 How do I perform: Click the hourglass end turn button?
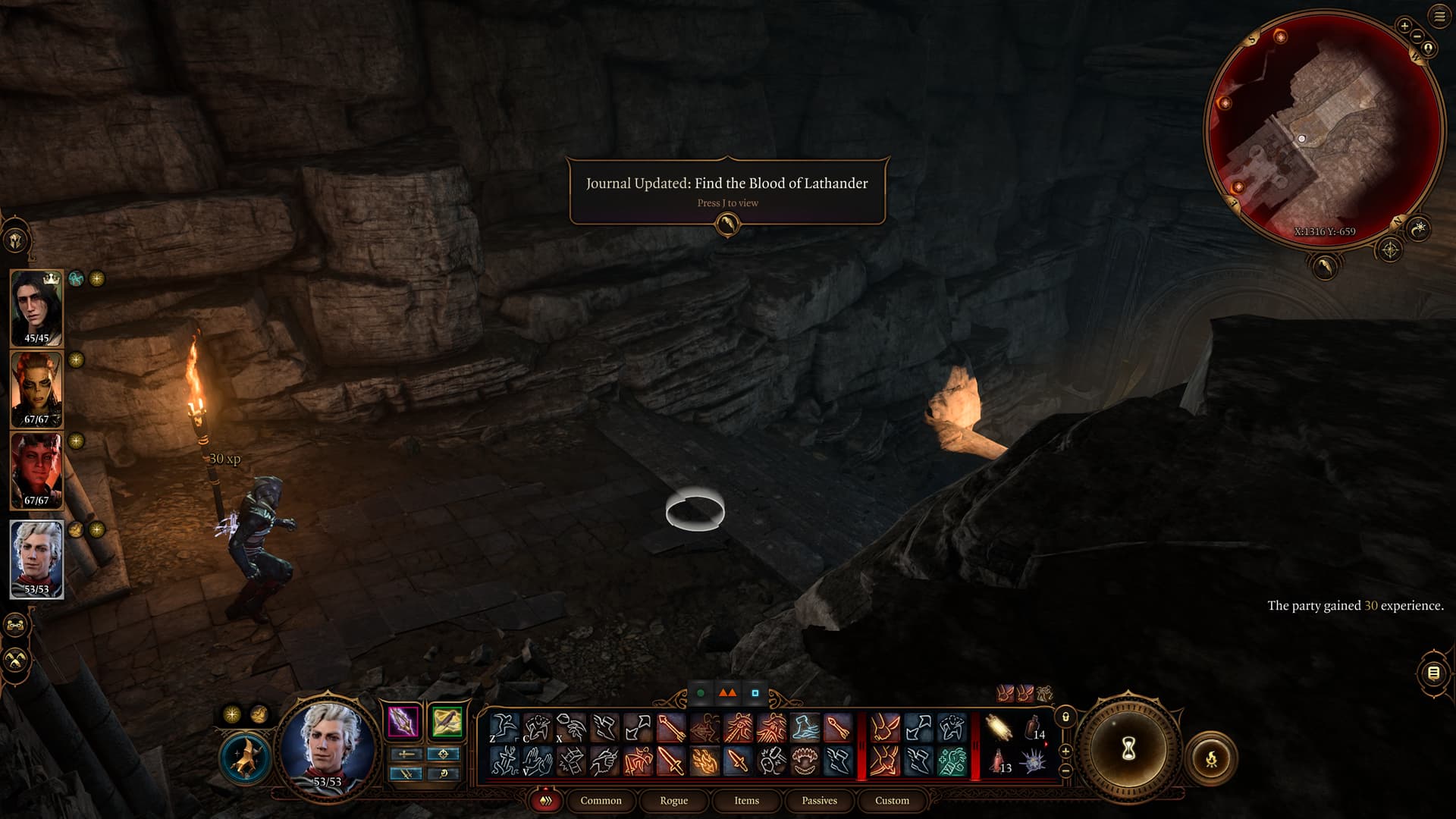pyautogui.click(x=1128, y=749)
